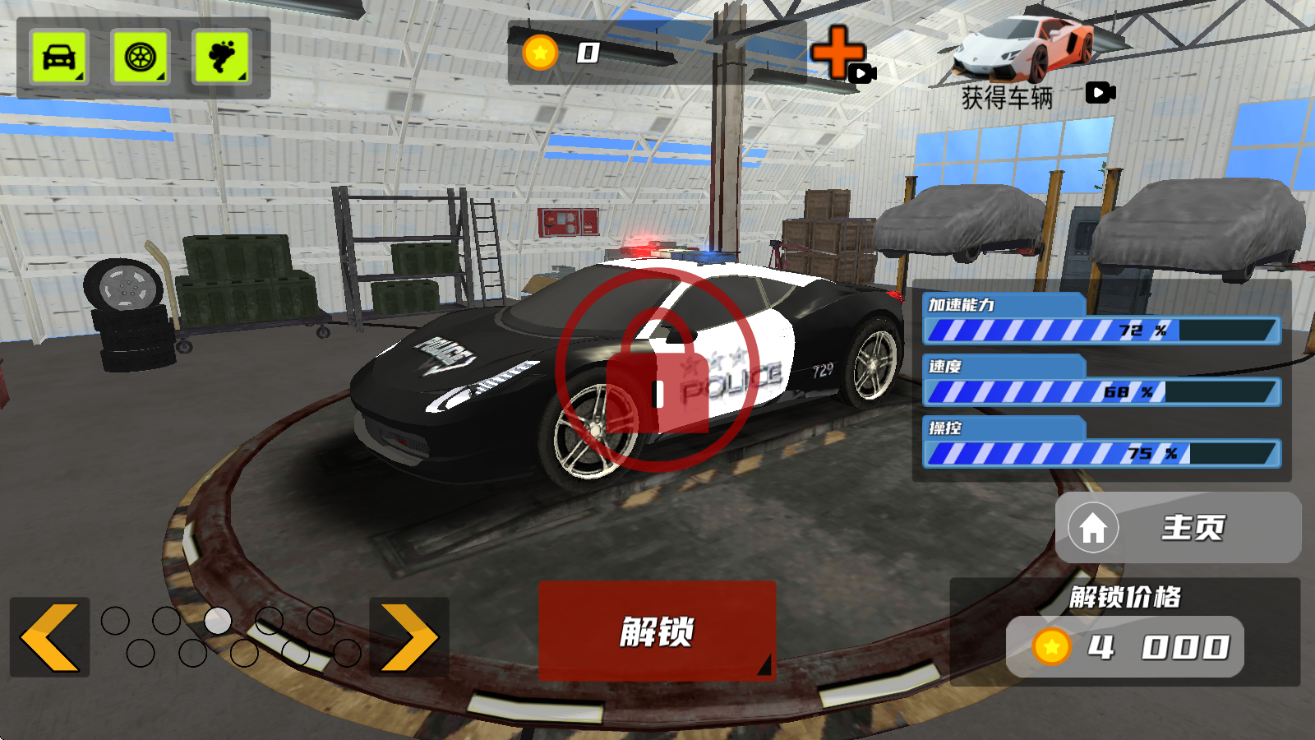Viewport: 1315px width, 740px height.
Task: Show the previous car with left arrow
Action: [49, 636]
